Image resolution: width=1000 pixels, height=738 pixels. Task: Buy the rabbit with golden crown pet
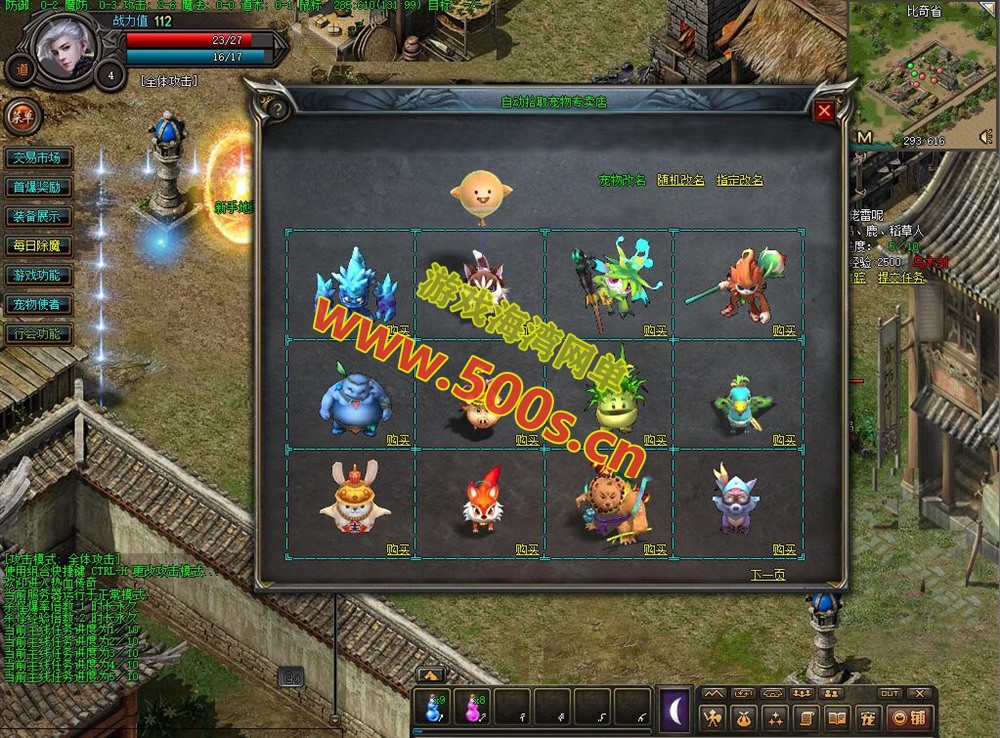(x=398, y=550)
